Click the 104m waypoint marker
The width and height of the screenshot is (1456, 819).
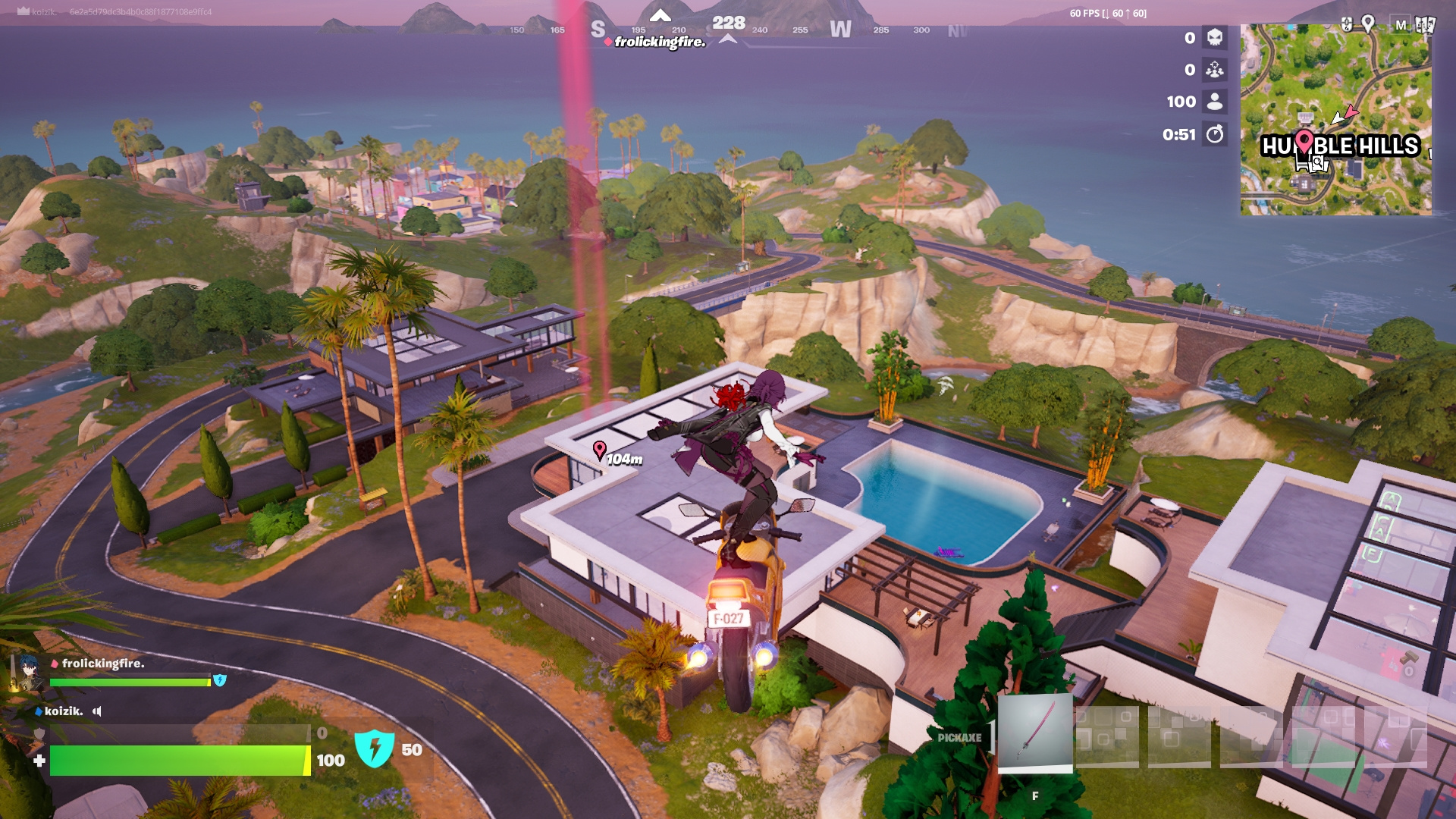pyautogui.click(x=599, y=450)
